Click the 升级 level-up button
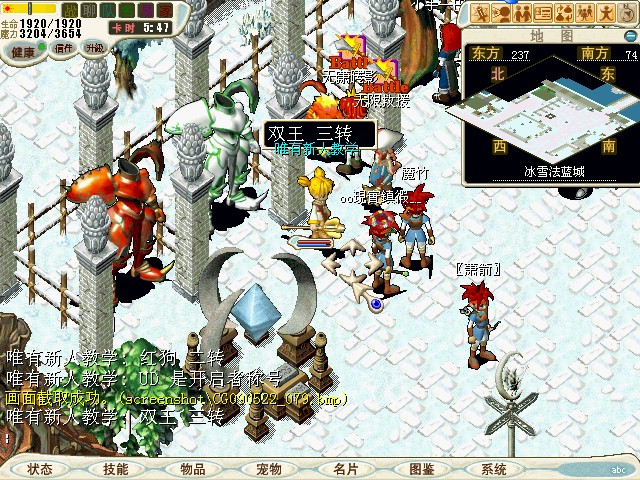Viewport: 640px width, 480px height. [x=95, y=48]
